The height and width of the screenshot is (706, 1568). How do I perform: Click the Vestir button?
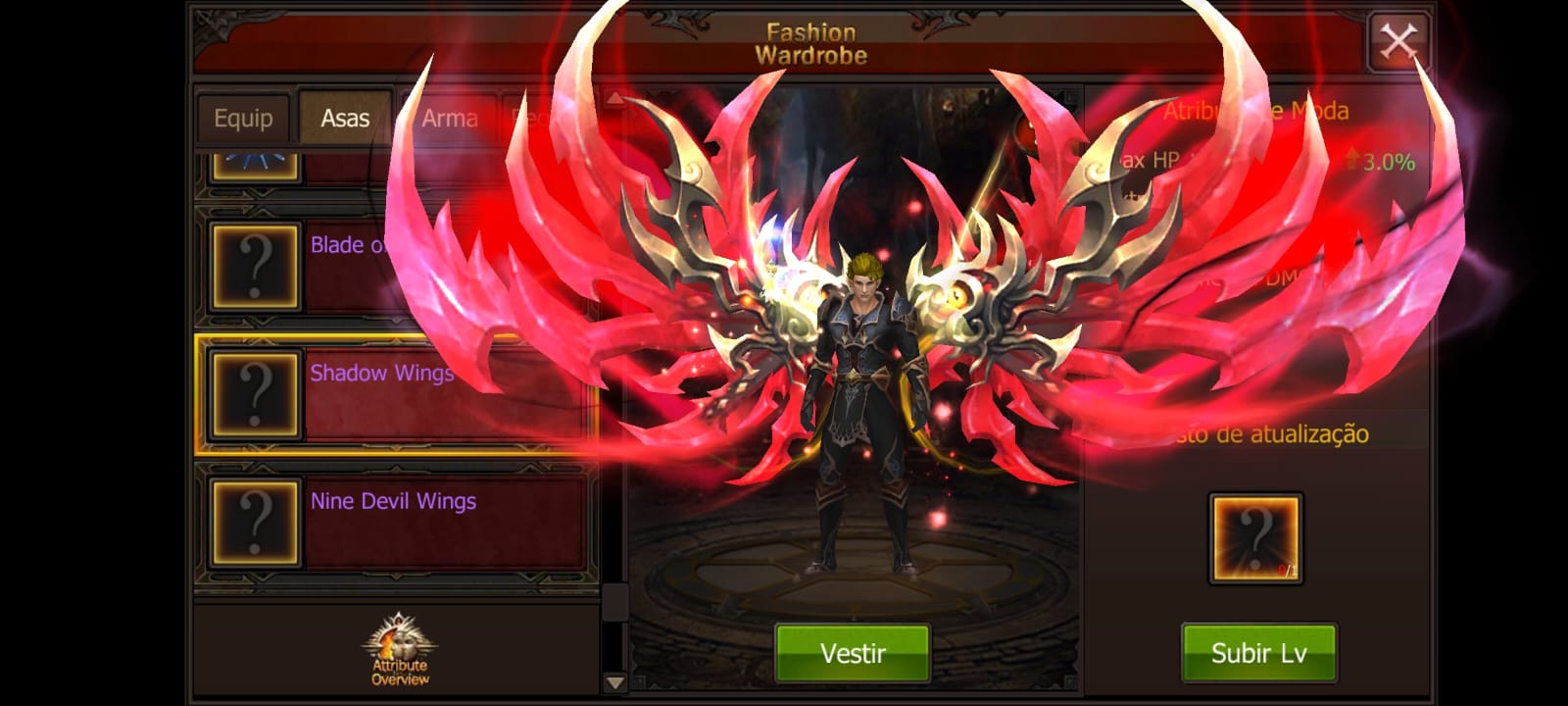(852, 652)
